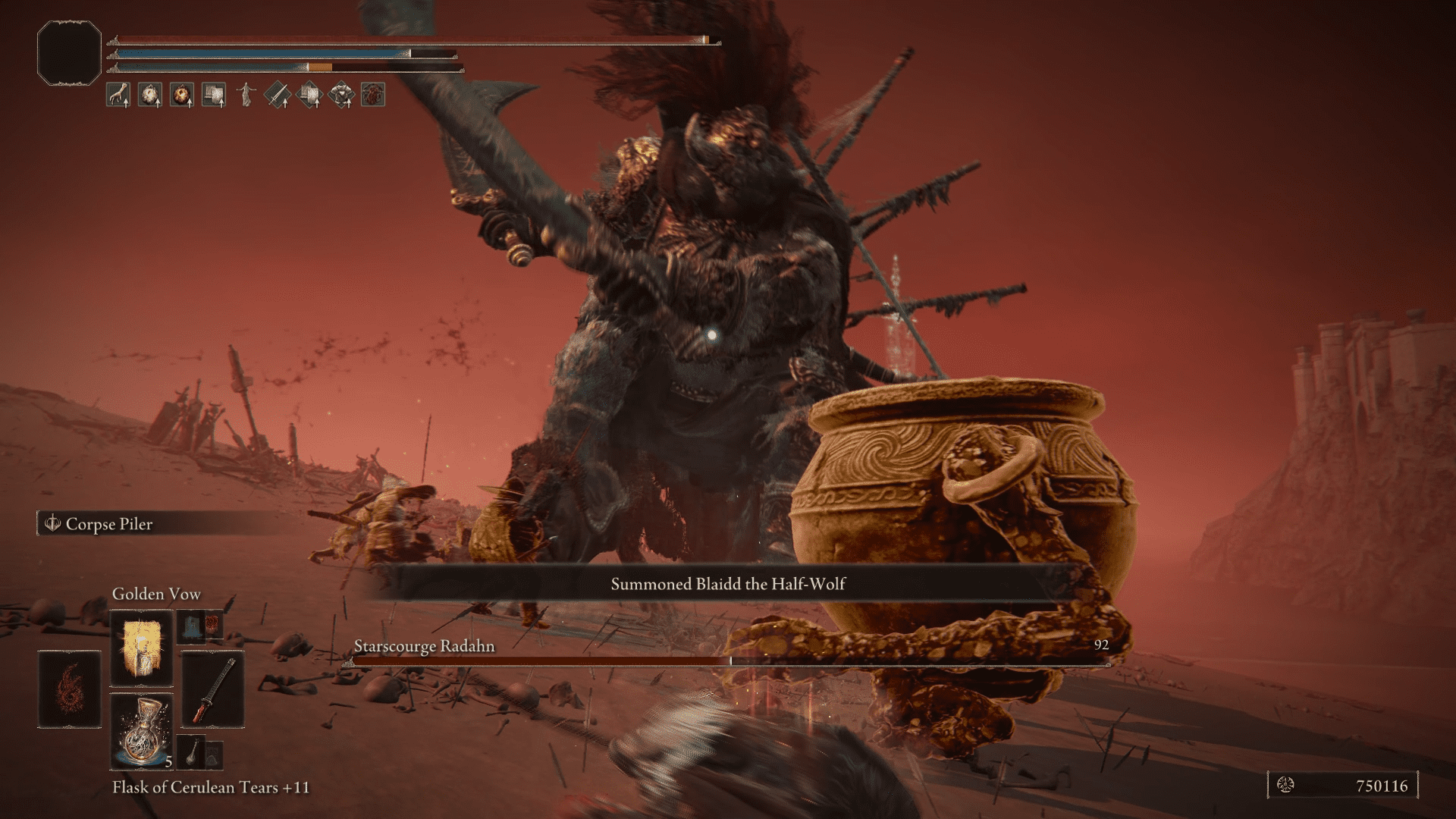This screenshot has width=1456, height=819.
Task: Click the spectral figure buff icon
Action: 246,95
